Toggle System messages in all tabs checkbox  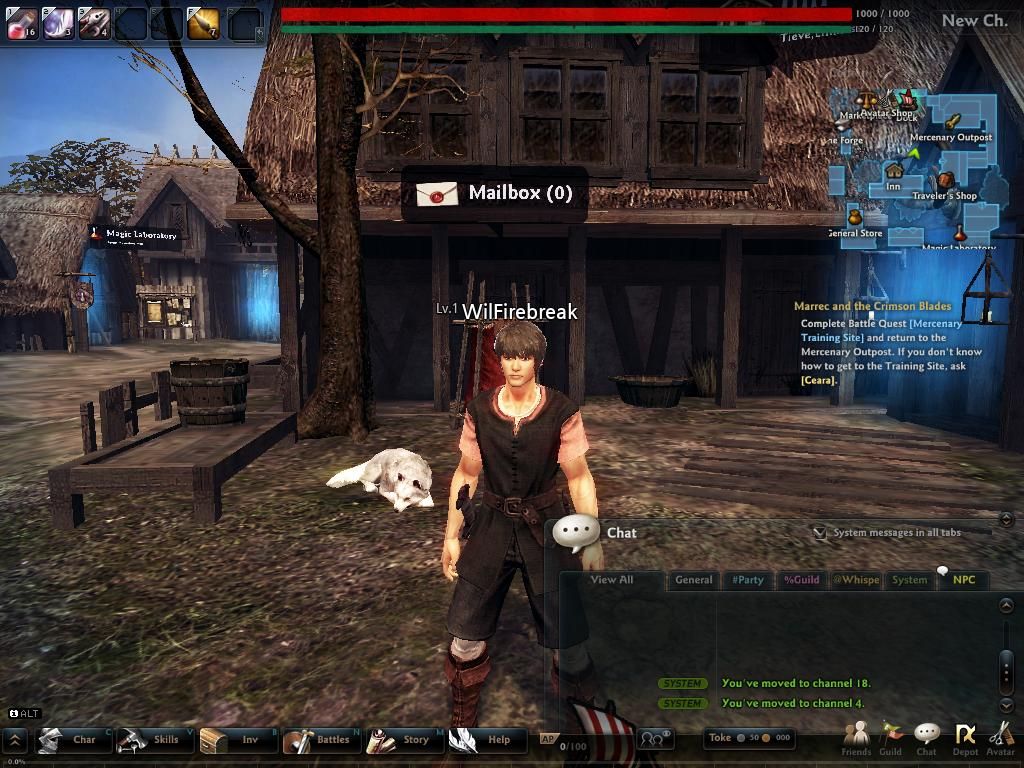coord(820,533)
